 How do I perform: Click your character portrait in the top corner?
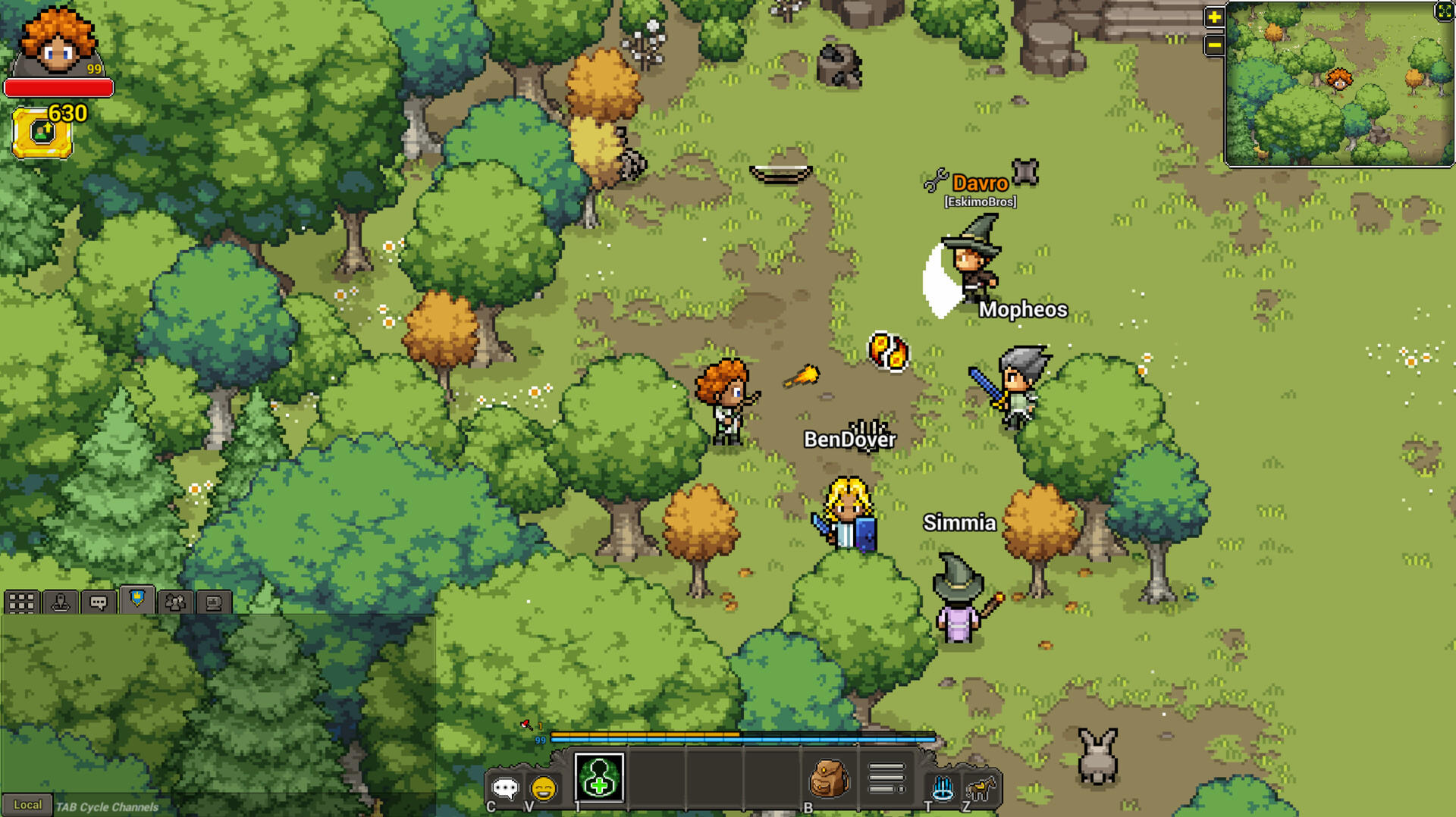(57, 42)
